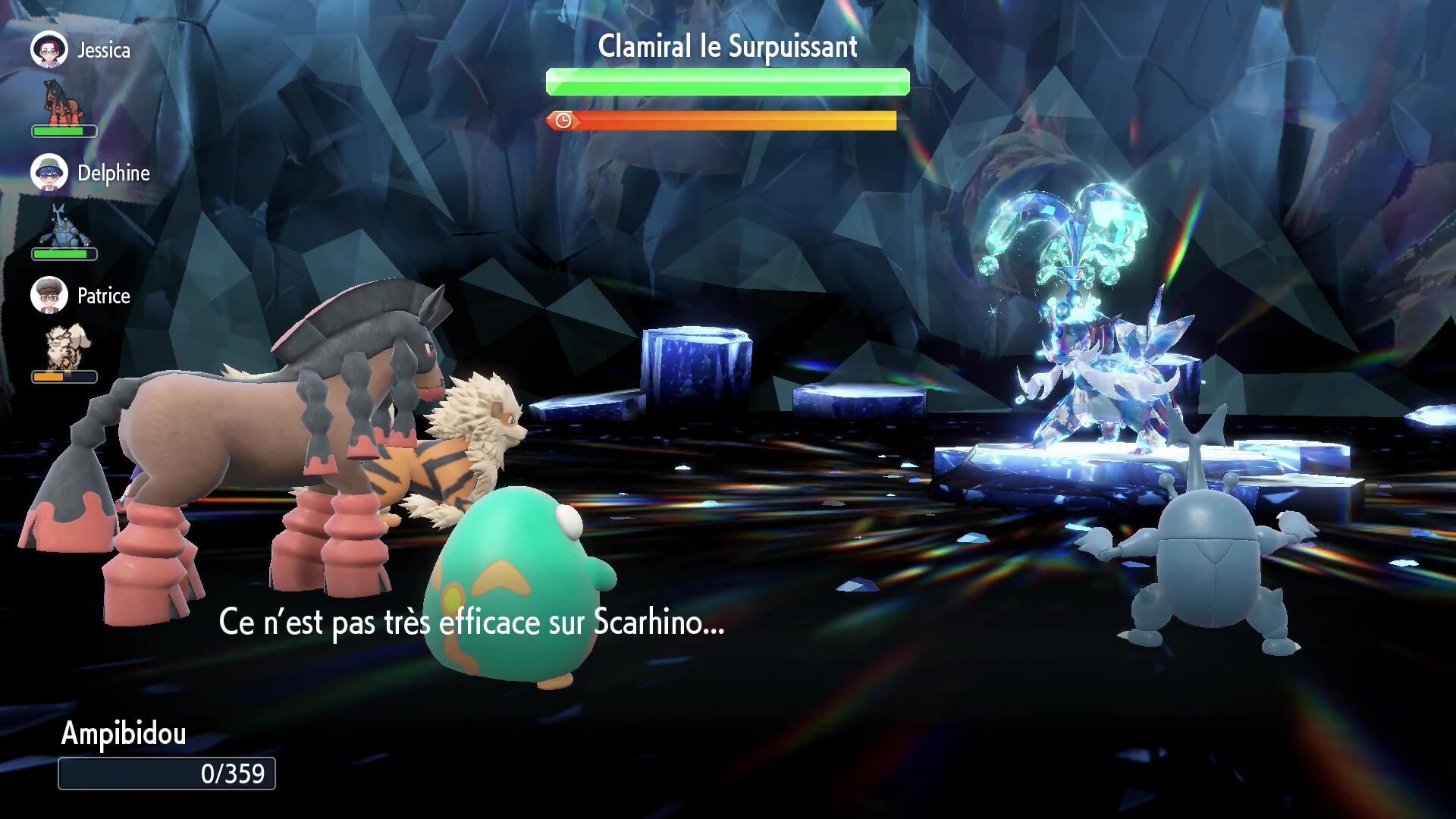Click Jessica's Bourrinos party sprite
Screen dimensions: 1456x819
click(64, 97)
